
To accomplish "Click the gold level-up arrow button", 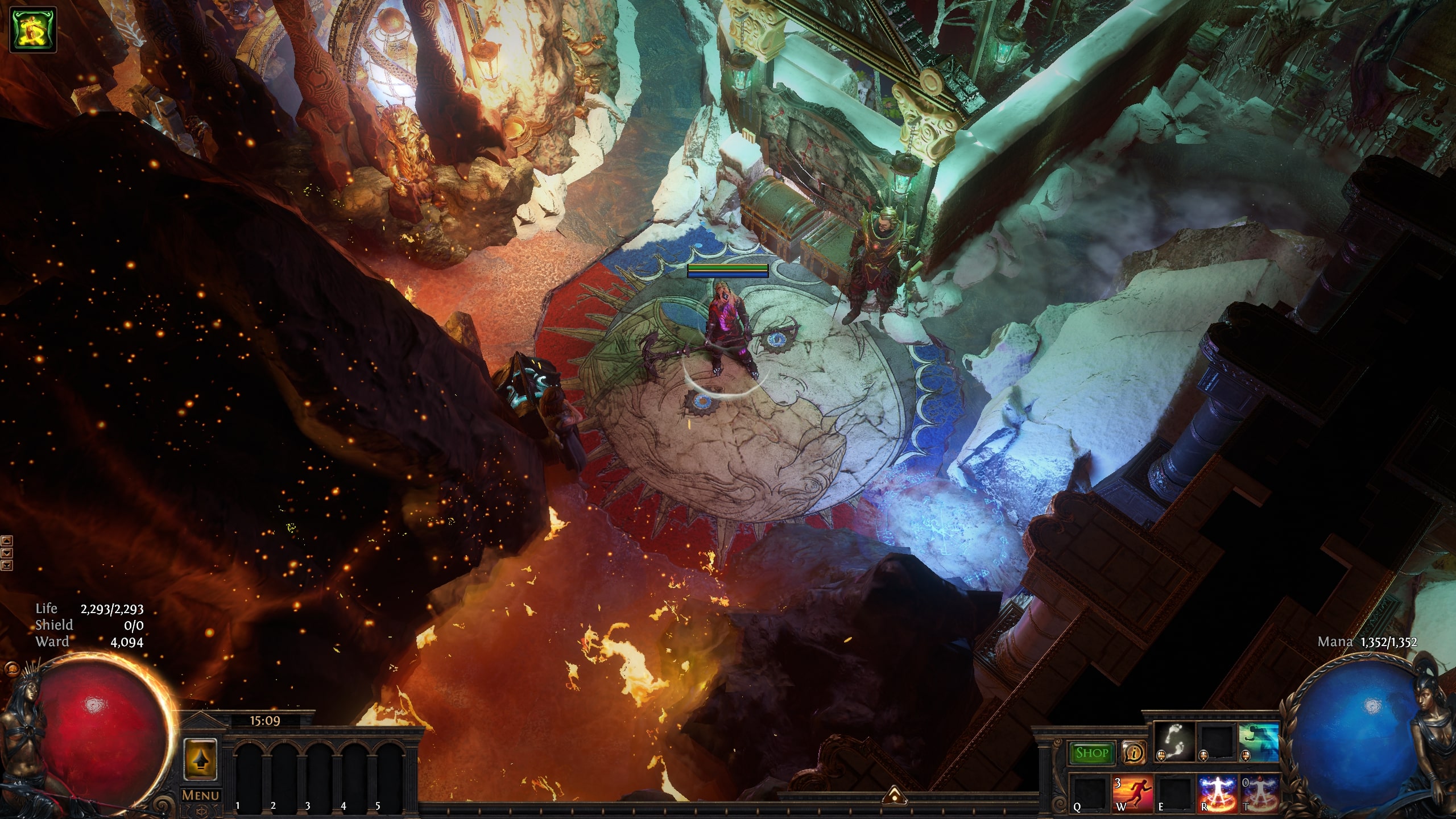I will coord(200,759).
